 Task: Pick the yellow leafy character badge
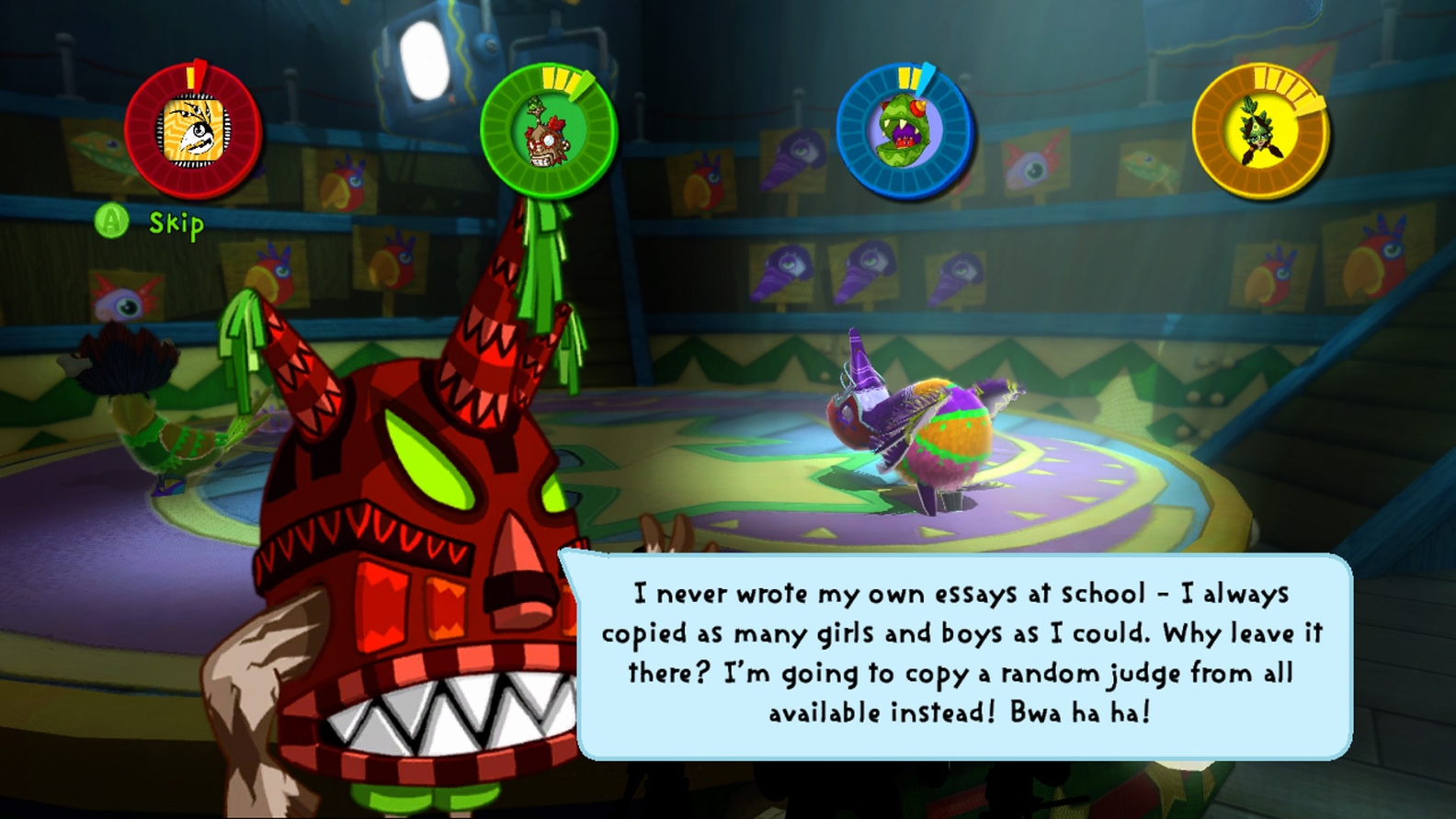[x=1259, y=131]
